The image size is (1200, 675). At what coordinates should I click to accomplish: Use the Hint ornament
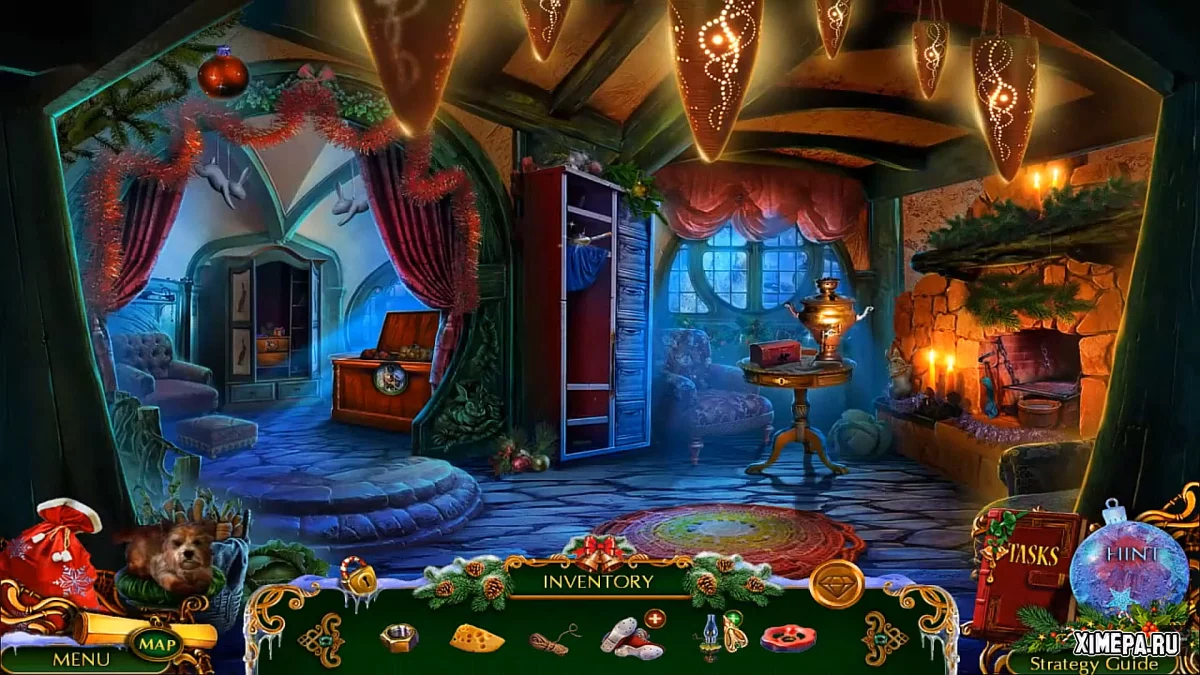pos(1129,559)
